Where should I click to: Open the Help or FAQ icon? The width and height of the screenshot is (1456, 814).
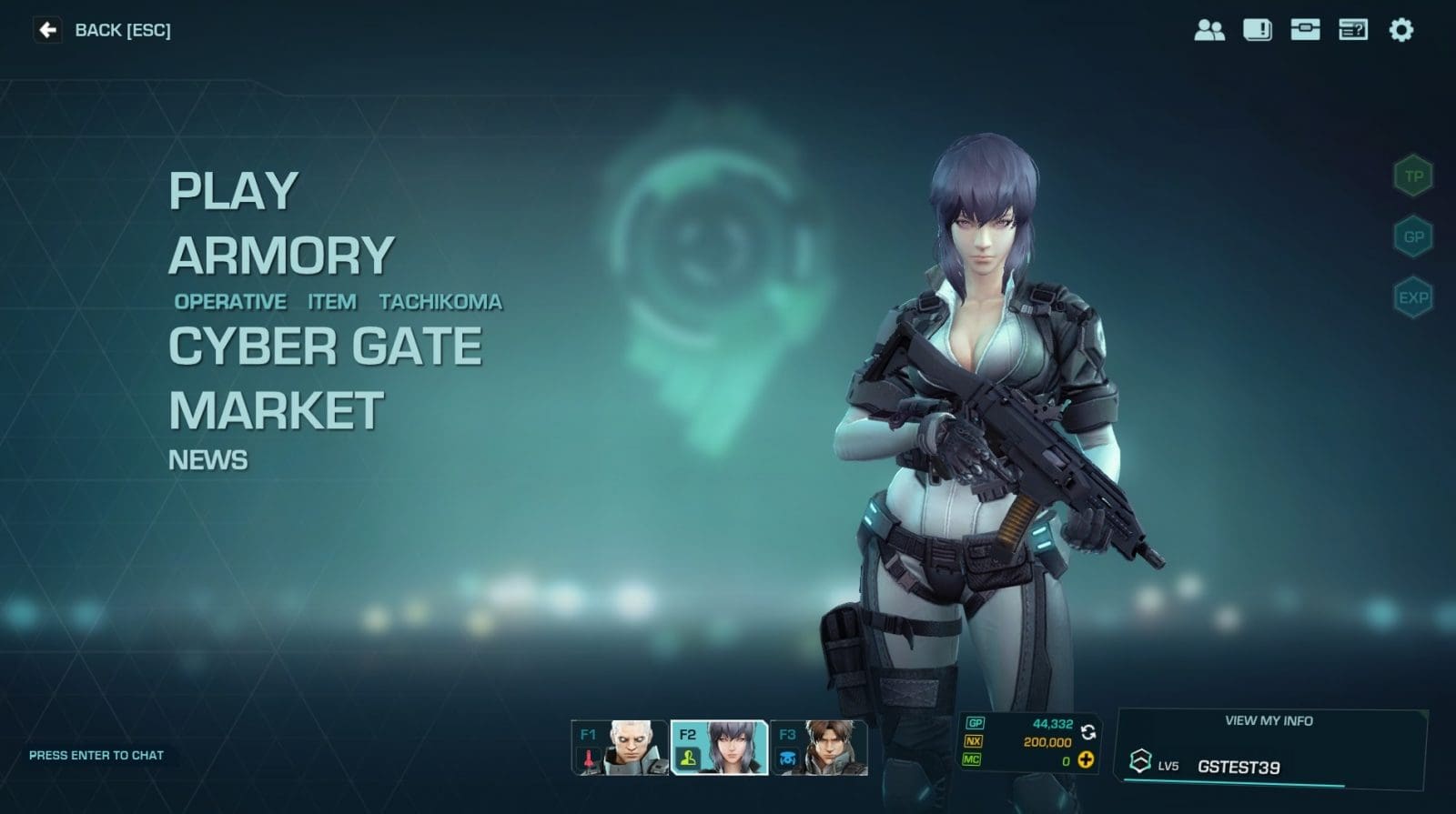pos(1355,30)
